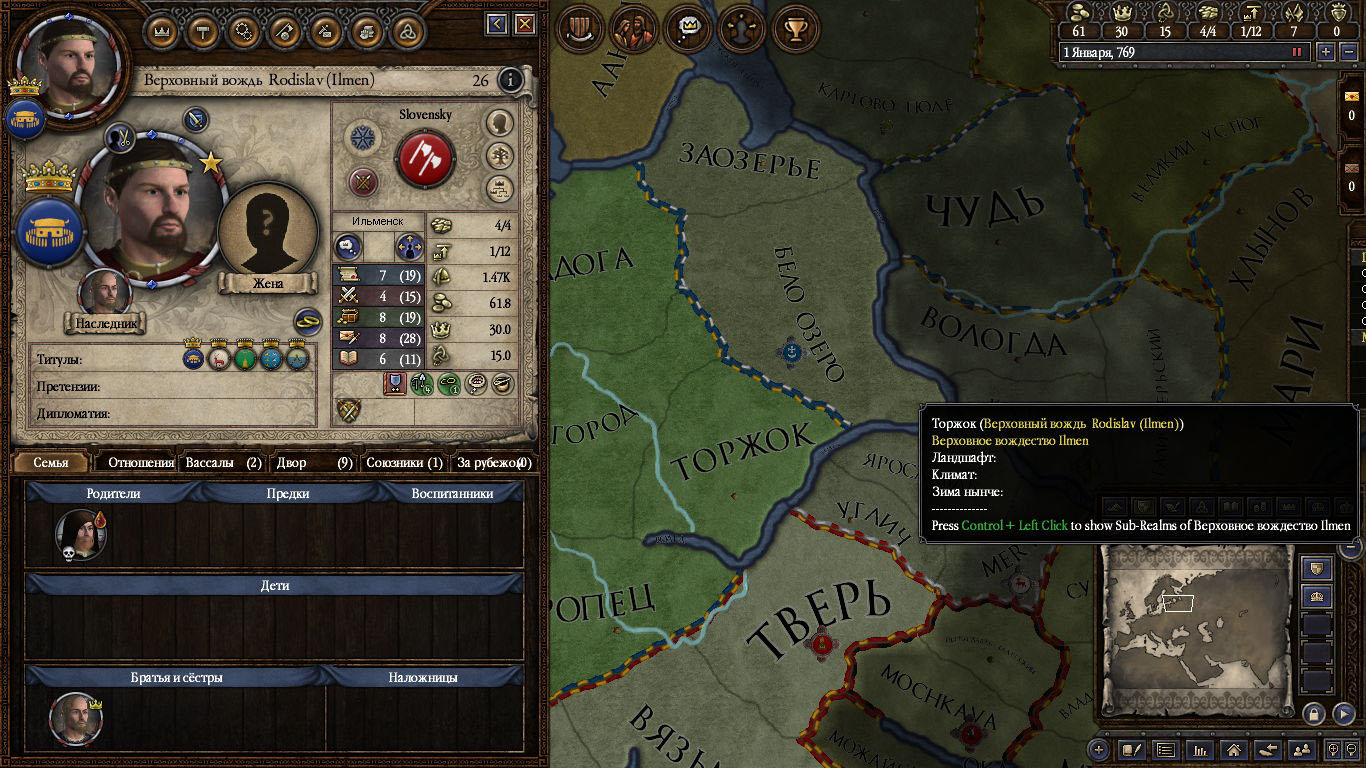Open the home button below the minimap
The image size is (1366, 768).
point(1234,749)
